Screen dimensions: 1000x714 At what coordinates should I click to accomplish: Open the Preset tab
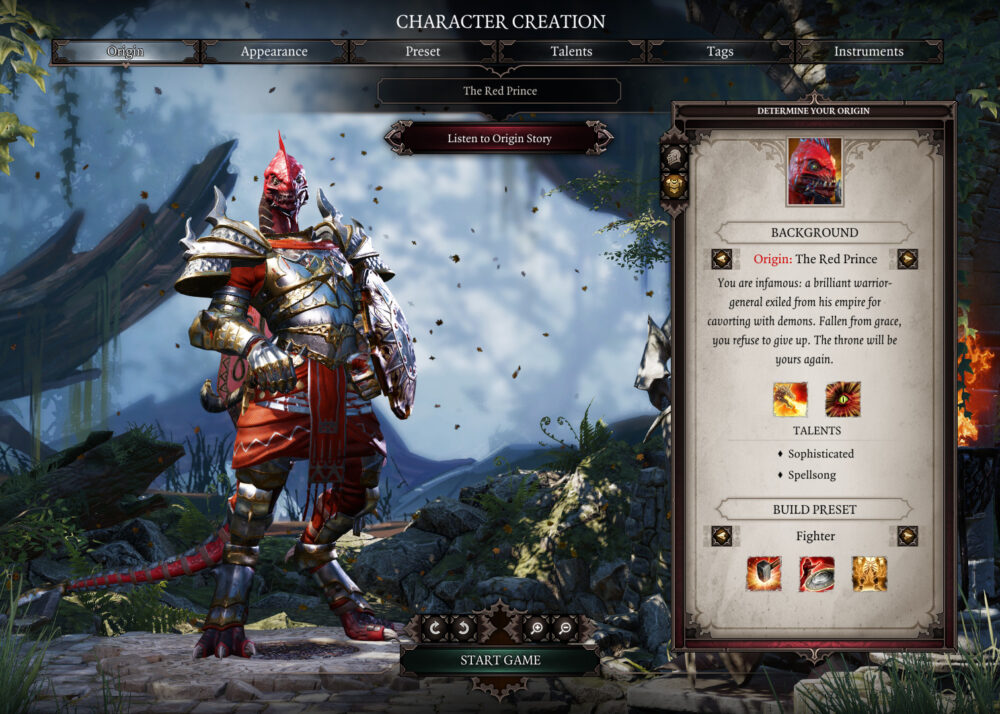tap(422, 51)
